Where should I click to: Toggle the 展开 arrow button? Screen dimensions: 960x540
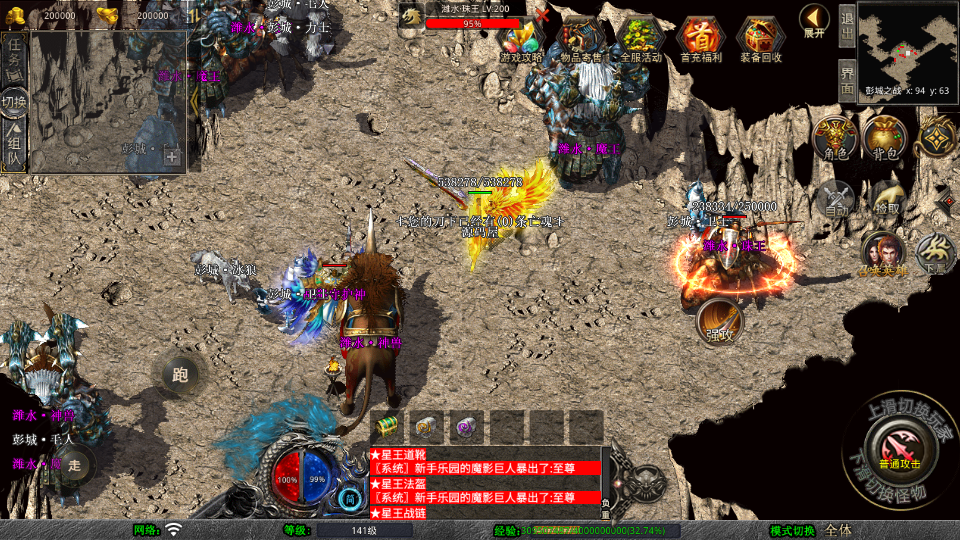click(x=814, y=20)
